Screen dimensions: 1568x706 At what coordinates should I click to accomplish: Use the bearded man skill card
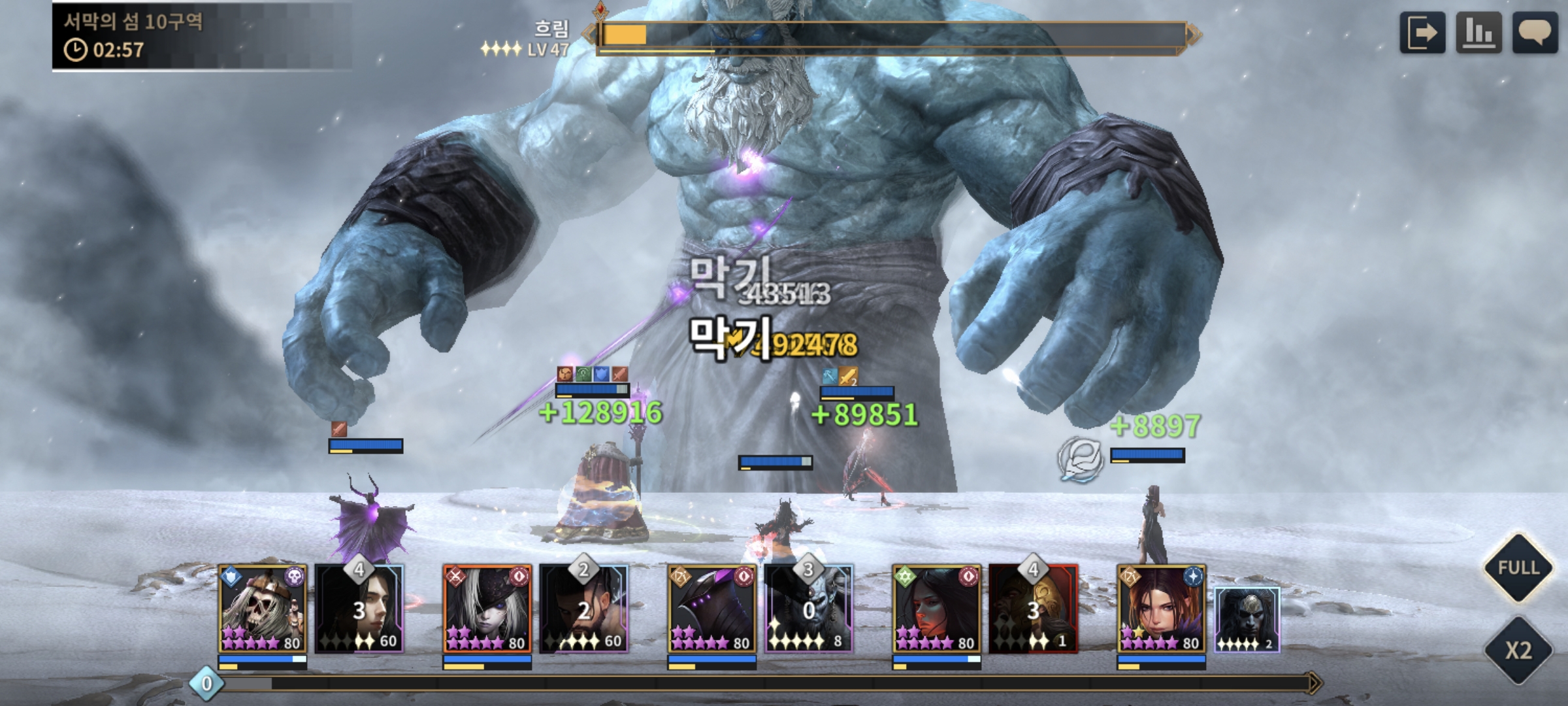pyautogui.click(x=583, y=609)
